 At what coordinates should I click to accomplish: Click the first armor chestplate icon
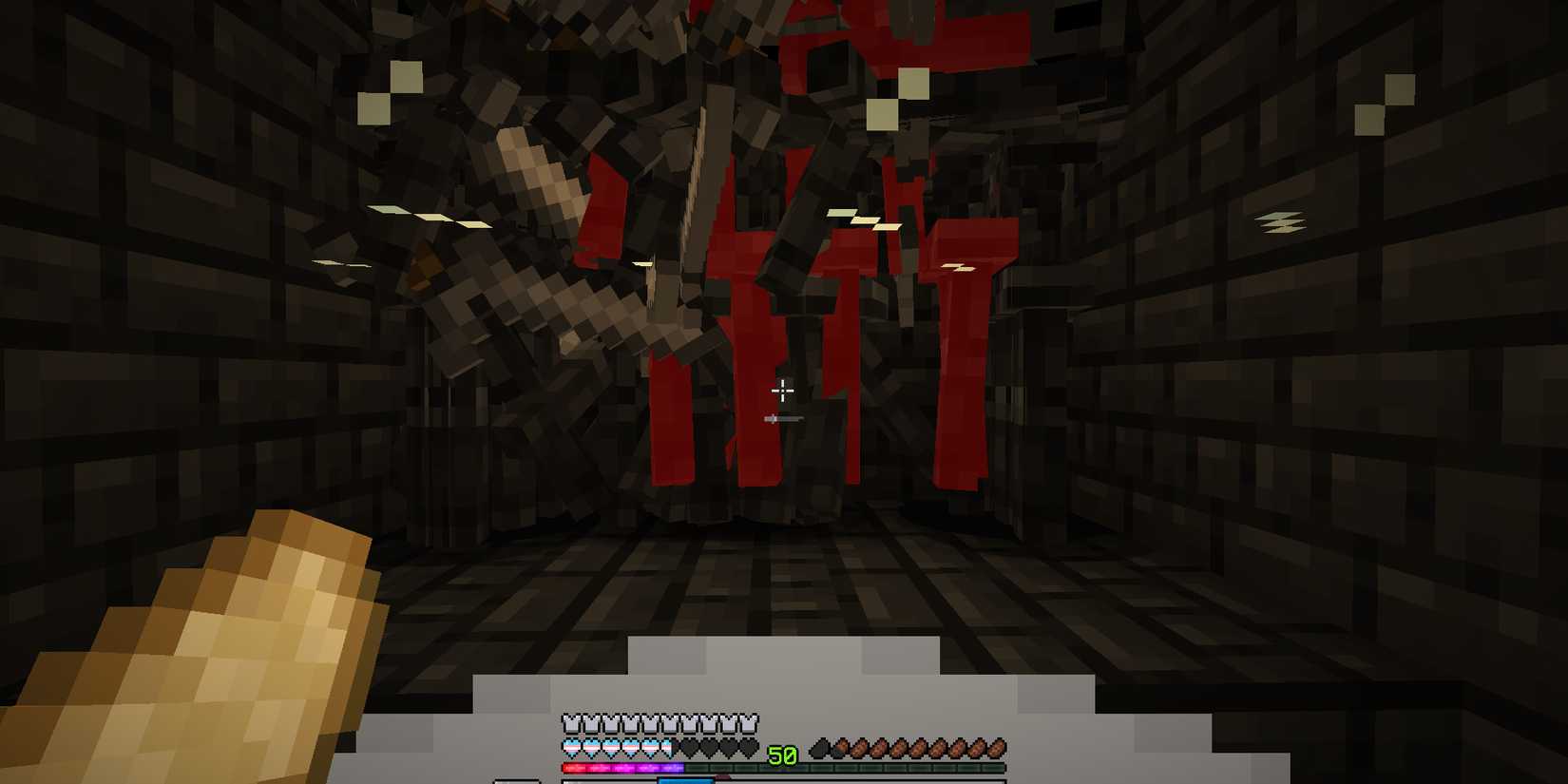(x=569, y=723)
